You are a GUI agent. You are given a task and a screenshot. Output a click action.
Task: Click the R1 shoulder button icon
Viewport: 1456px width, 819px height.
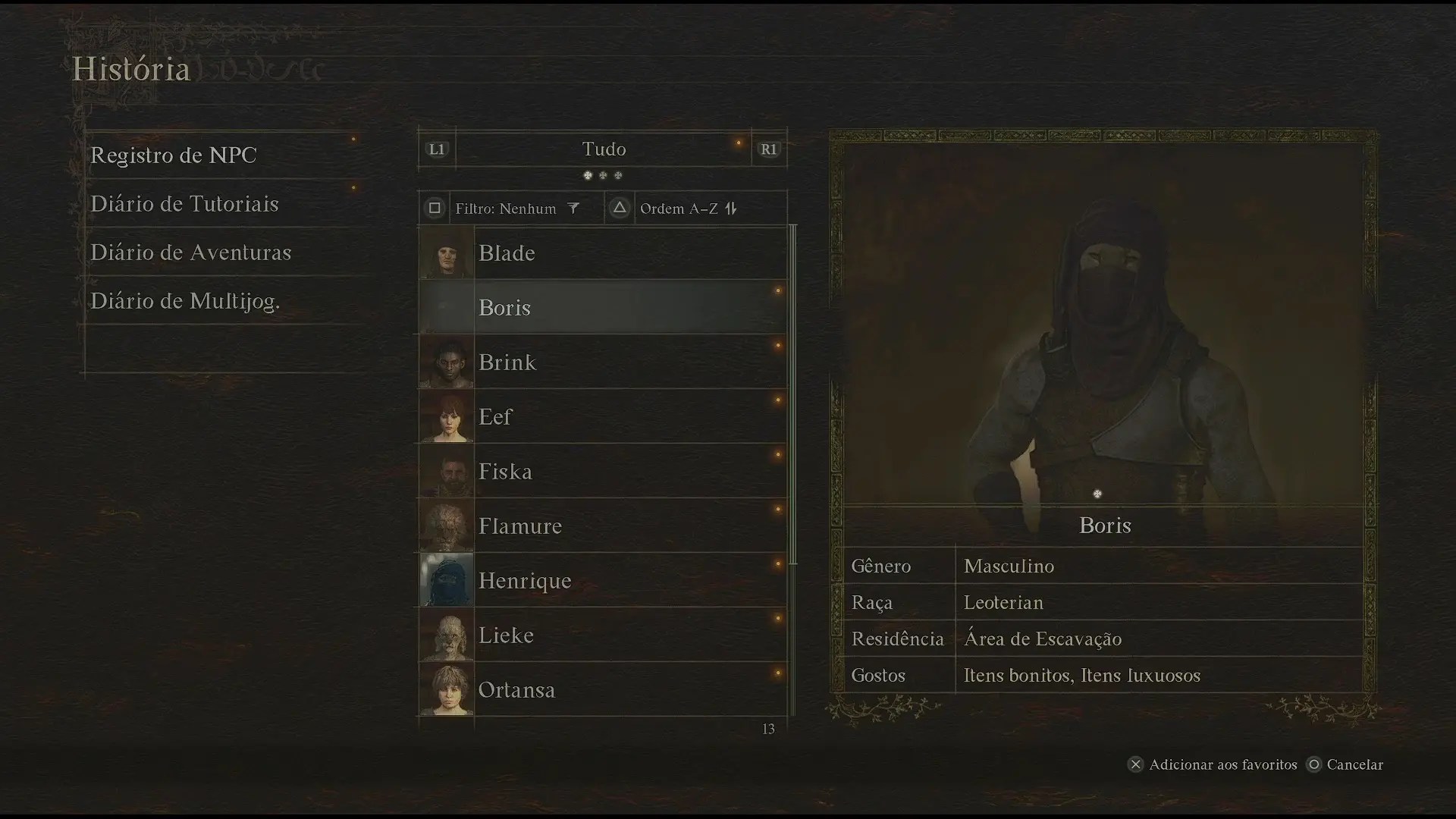click(x=769, y=149)
